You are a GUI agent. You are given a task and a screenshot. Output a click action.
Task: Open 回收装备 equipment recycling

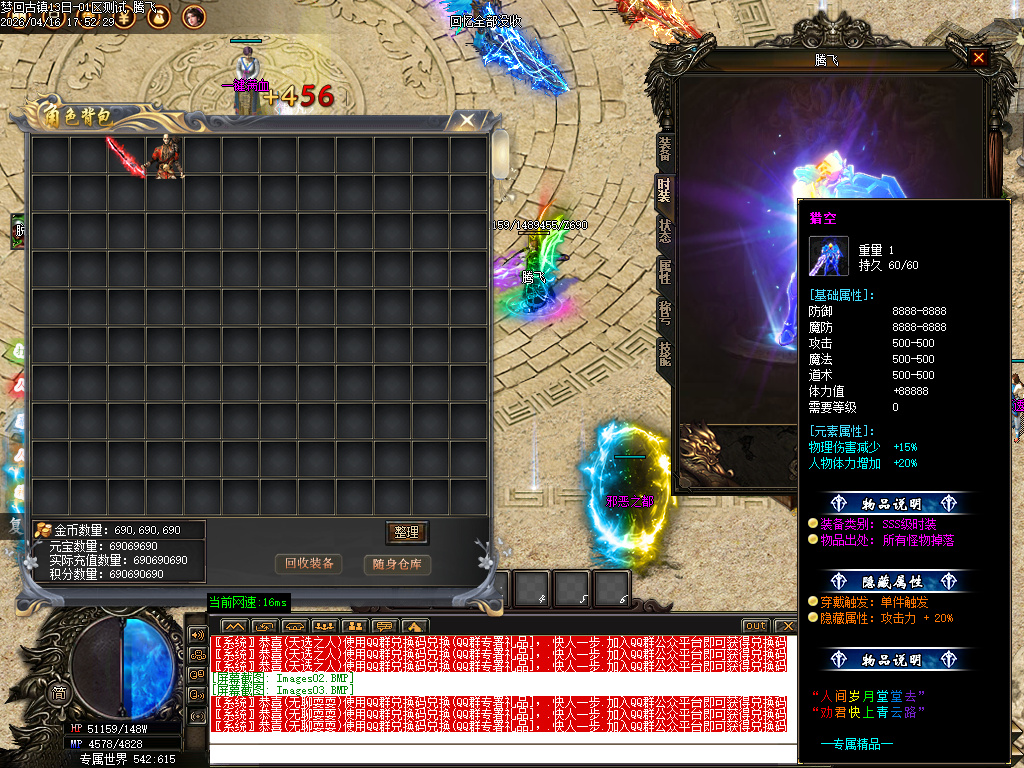click(309, 564)
